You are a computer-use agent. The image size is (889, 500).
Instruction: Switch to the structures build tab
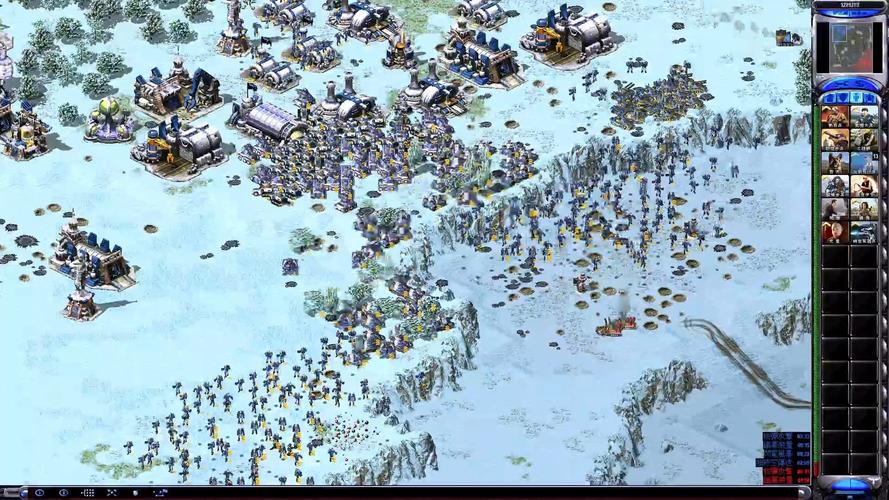click(x=828, y=97)
